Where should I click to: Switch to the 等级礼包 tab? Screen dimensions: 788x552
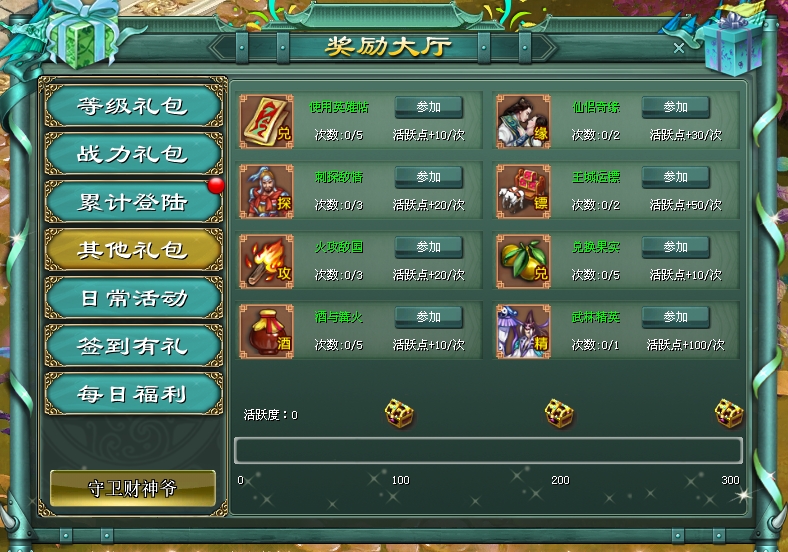click(x=133, y=106)
